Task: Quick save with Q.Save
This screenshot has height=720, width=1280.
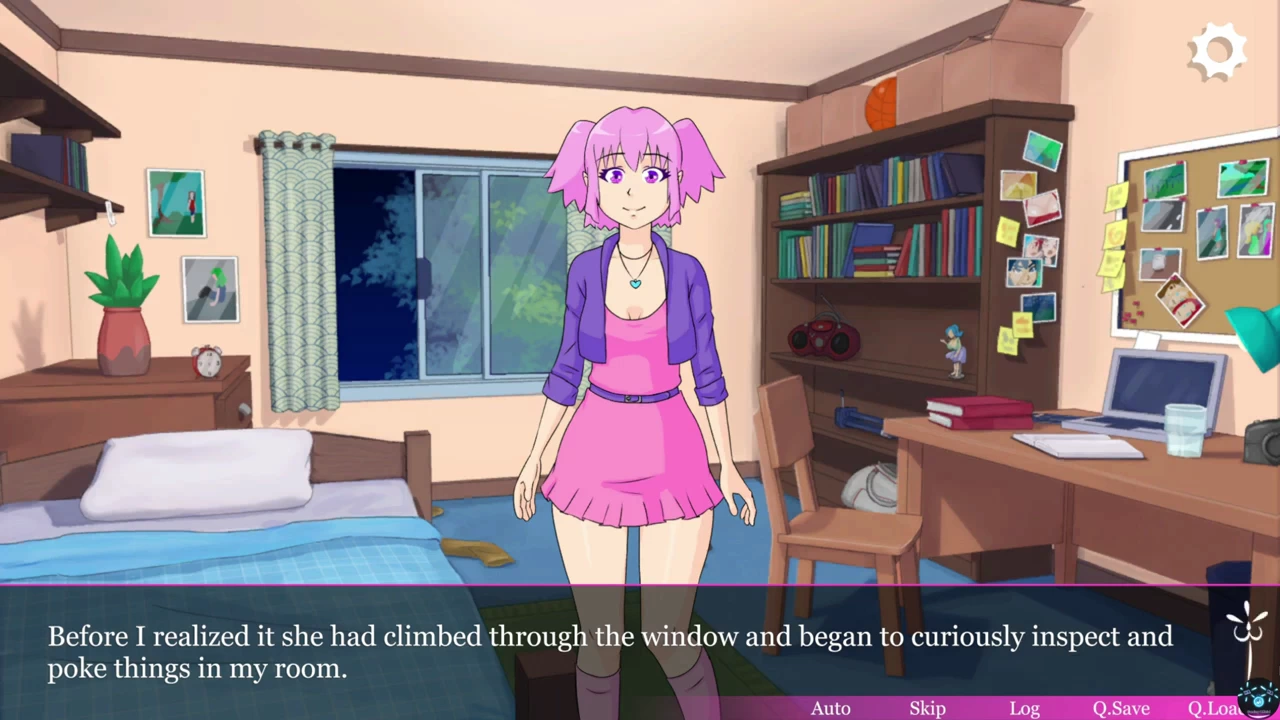Action: 1120,708
